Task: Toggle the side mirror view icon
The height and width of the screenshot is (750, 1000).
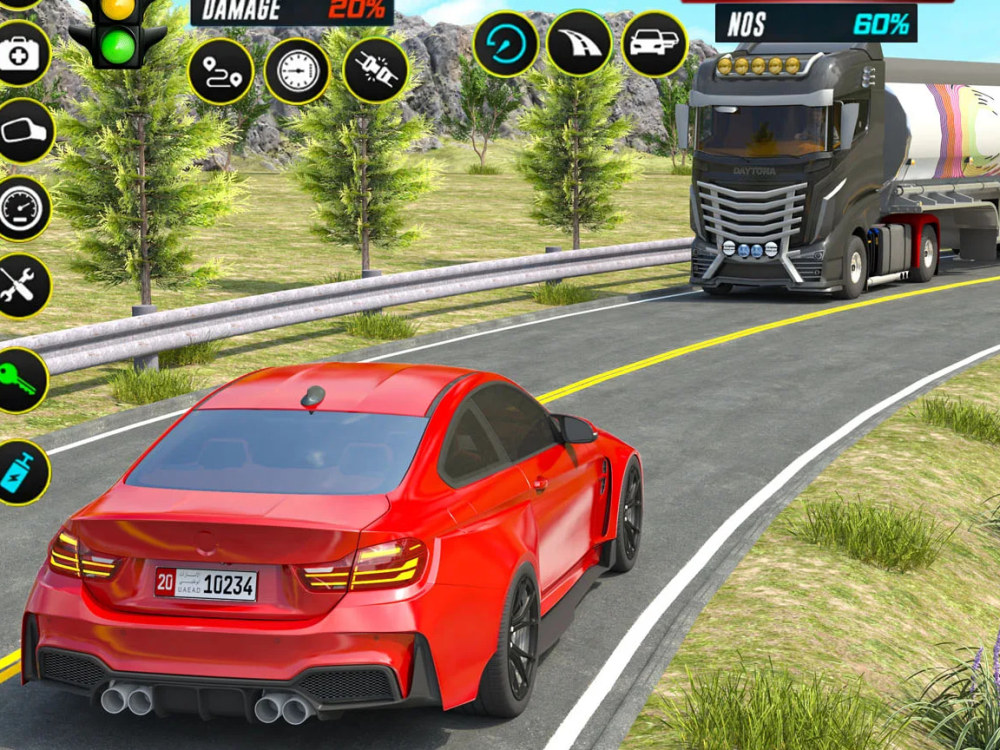Action: (x=21, y=131)
